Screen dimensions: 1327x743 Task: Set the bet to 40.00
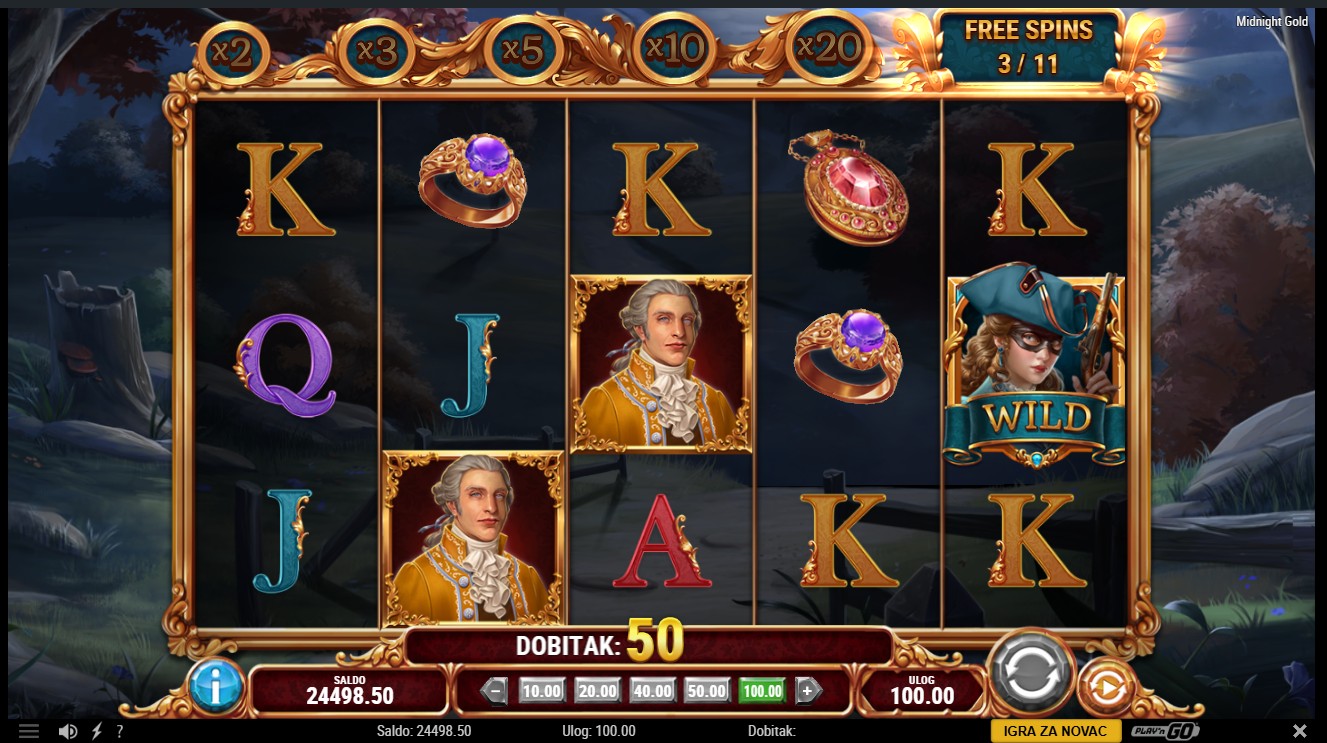pyautogui.click(x=652, y=691)
